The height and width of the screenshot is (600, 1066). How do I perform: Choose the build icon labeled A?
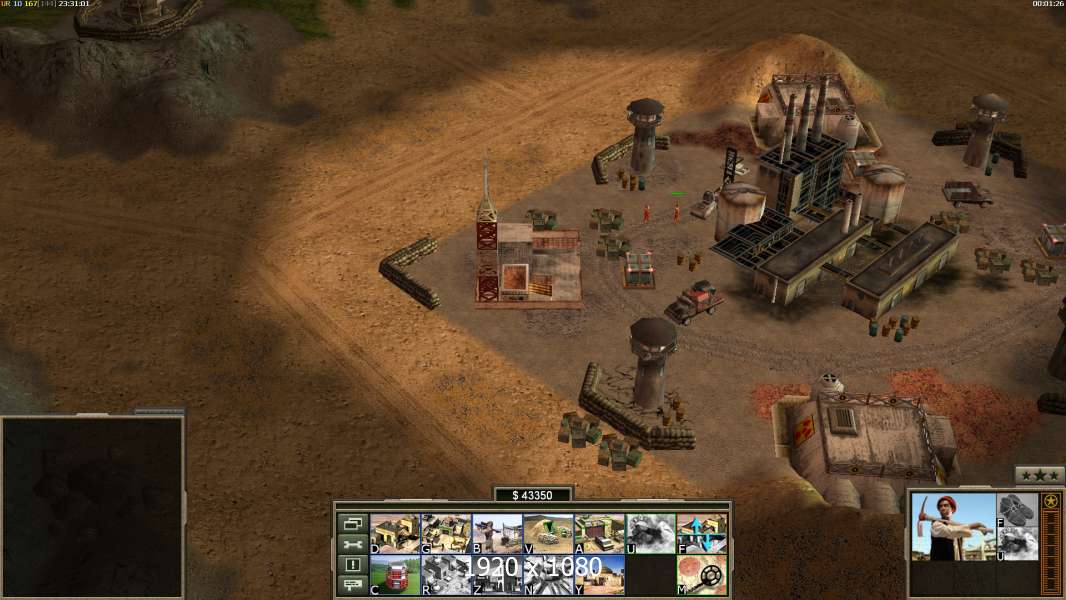coord(599,534)
